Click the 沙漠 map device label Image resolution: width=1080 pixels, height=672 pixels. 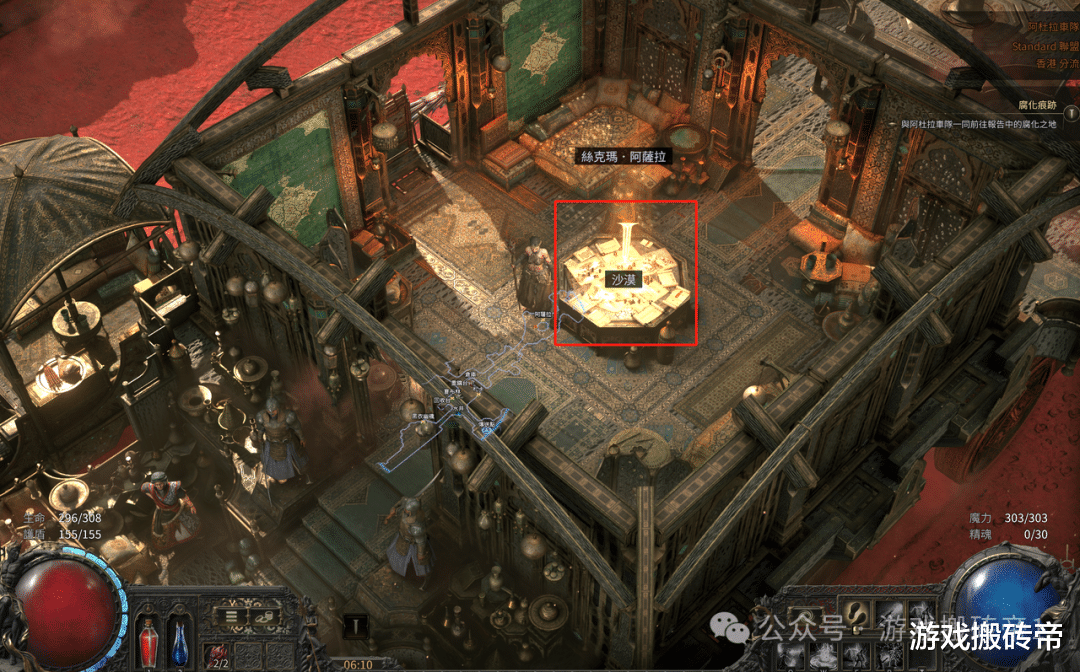click(627, 280)
